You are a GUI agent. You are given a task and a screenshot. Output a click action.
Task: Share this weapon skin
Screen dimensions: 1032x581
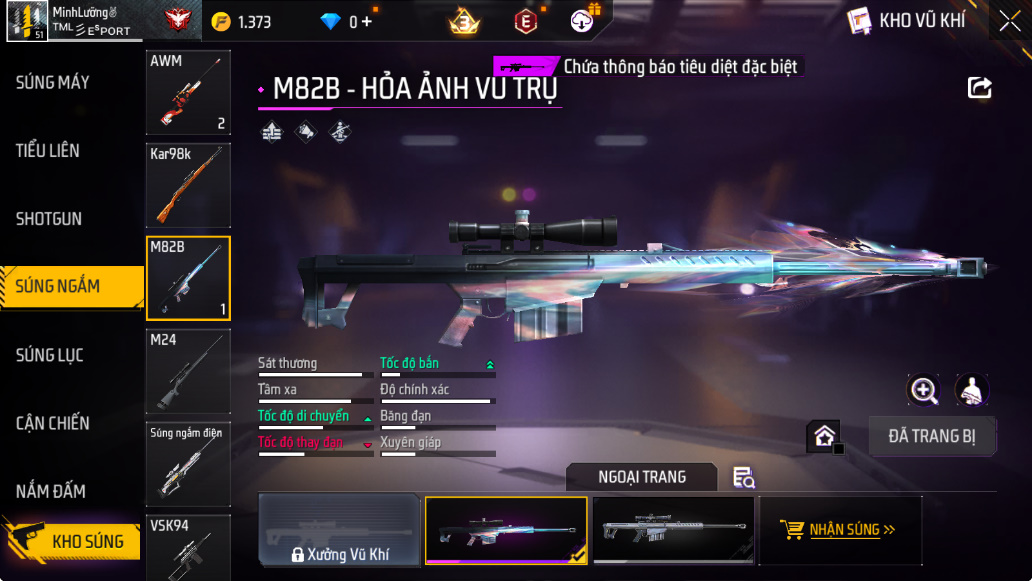point(980,88)
